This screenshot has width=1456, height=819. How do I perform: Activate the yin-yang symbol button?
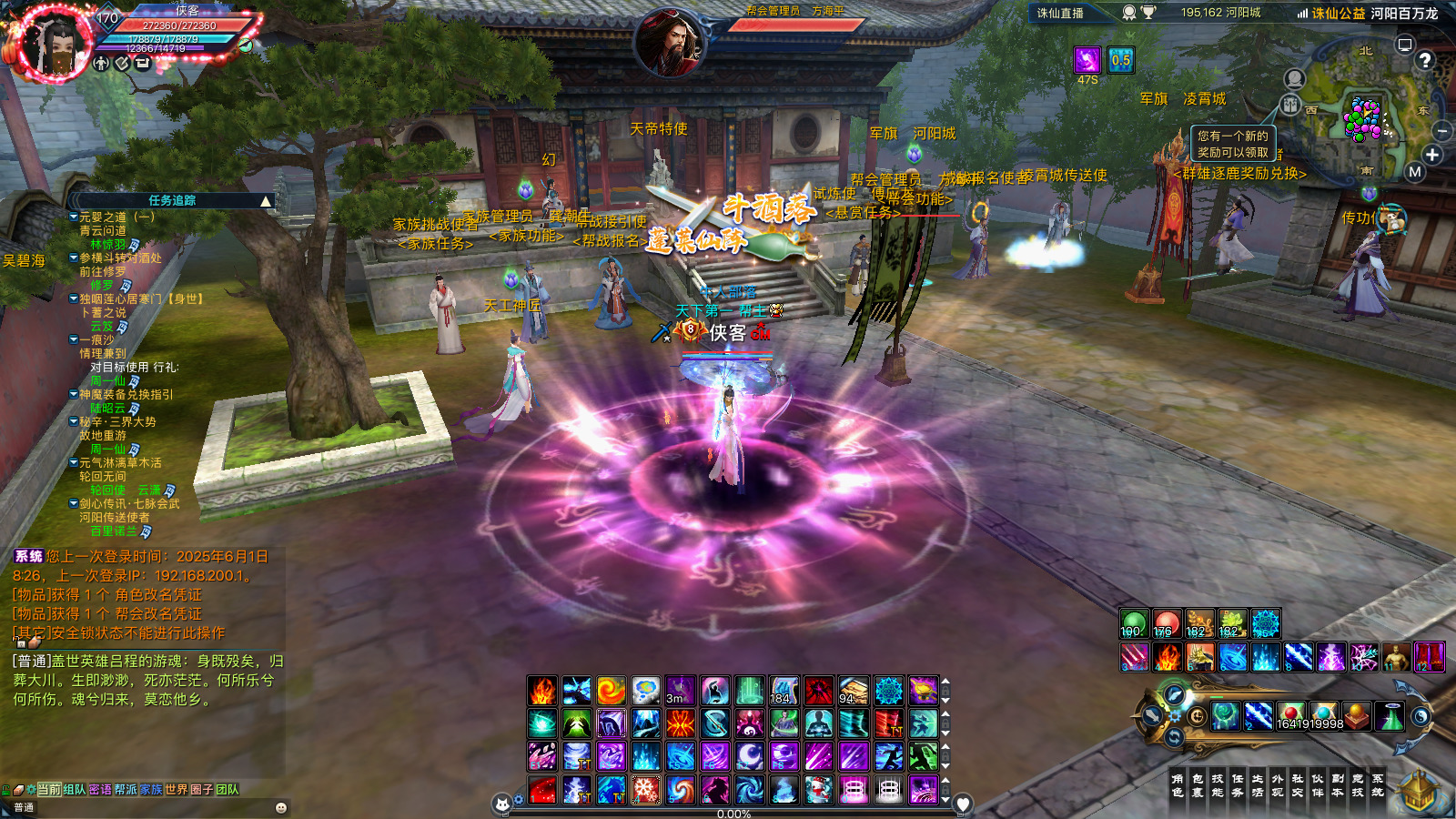[x=1421, y=717]
